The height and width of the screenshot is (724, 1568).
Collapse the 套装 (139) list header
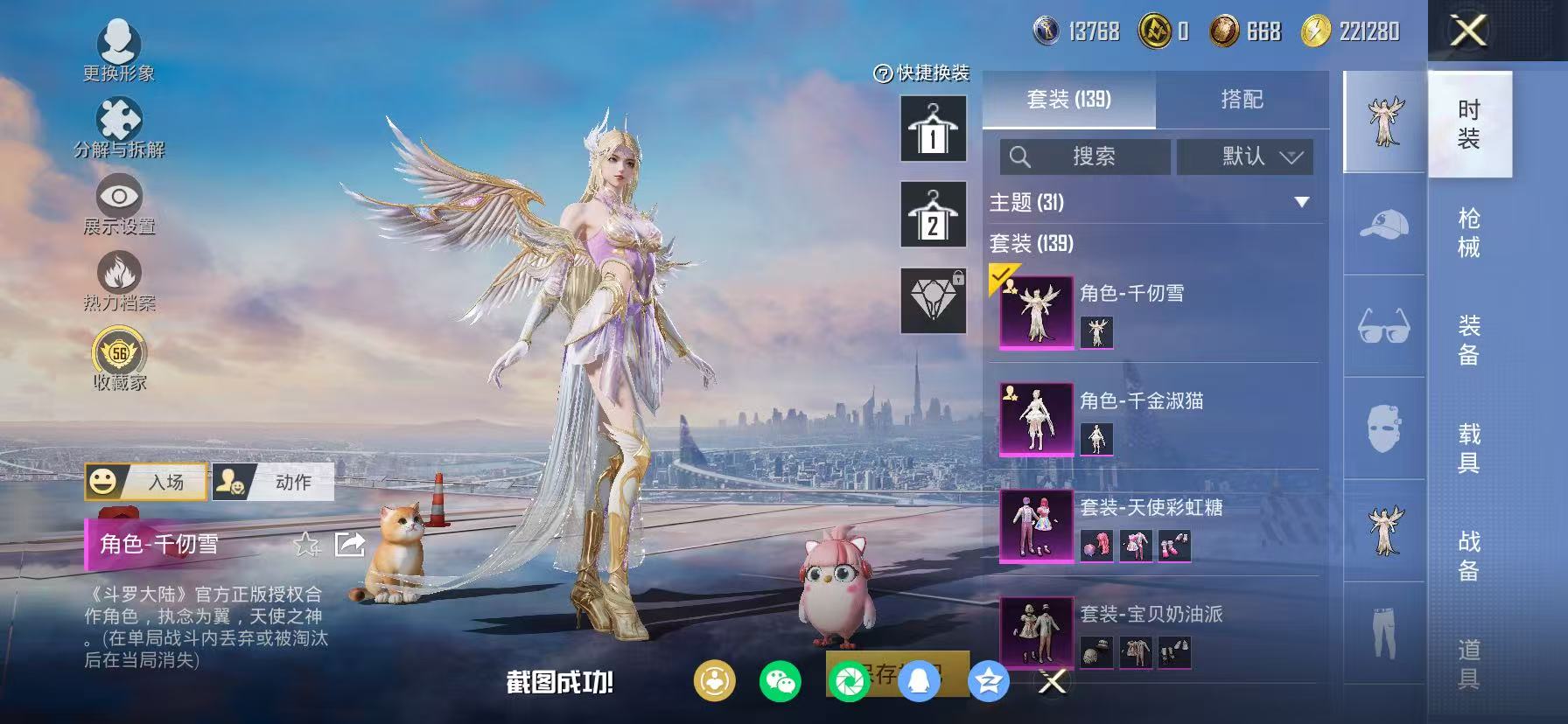(x=1031, y=246)
